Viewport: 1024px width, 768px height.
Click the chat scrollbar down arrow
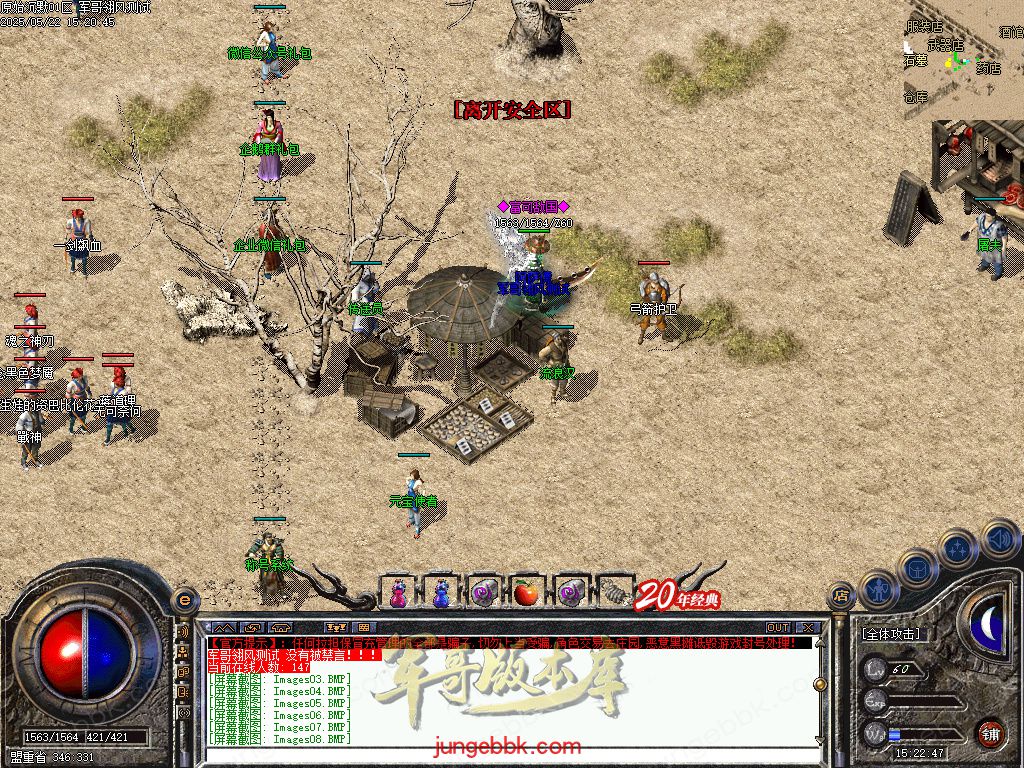pyautogui.click(x=820, y=739)
